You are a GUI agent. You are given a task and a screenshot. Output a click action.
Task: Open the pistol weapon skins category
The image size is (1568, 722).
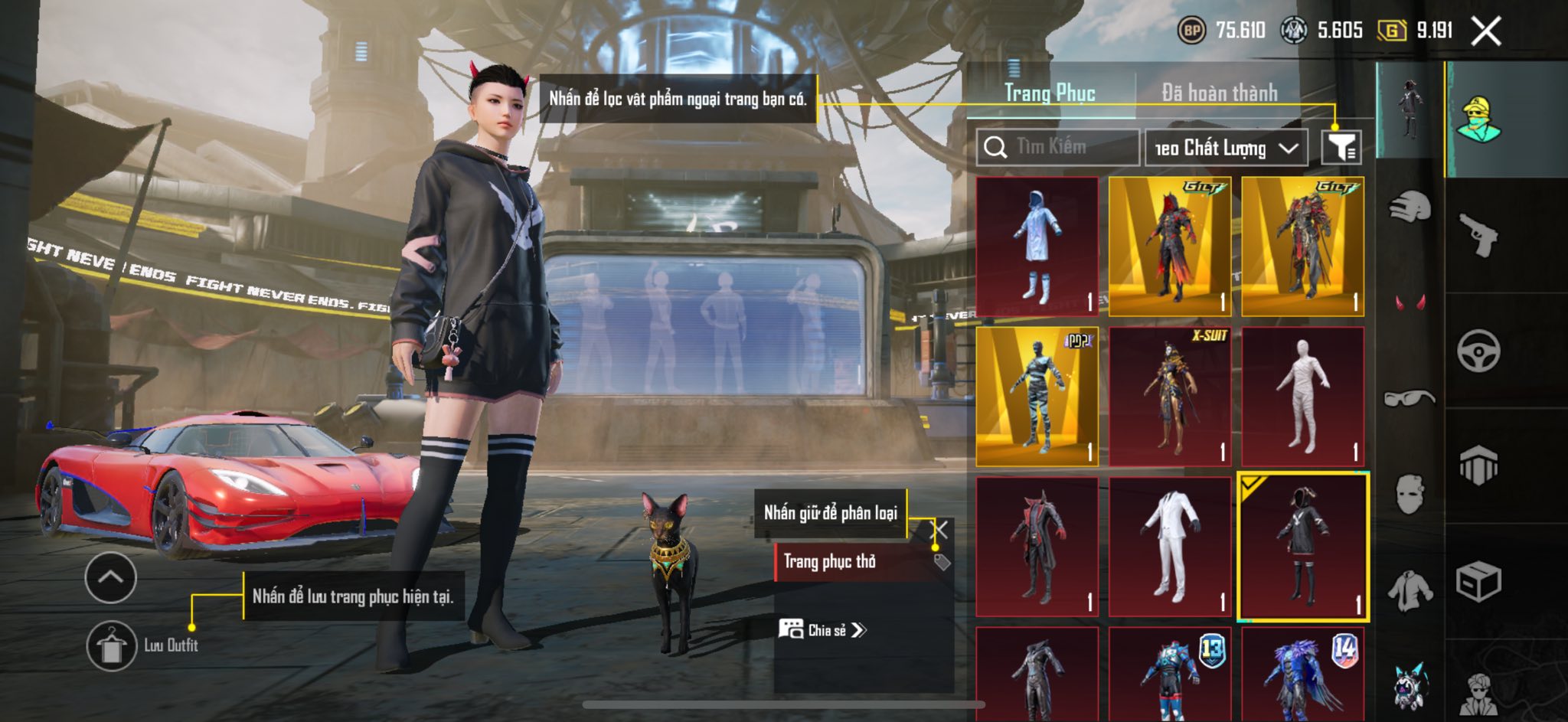(1478, 235)
